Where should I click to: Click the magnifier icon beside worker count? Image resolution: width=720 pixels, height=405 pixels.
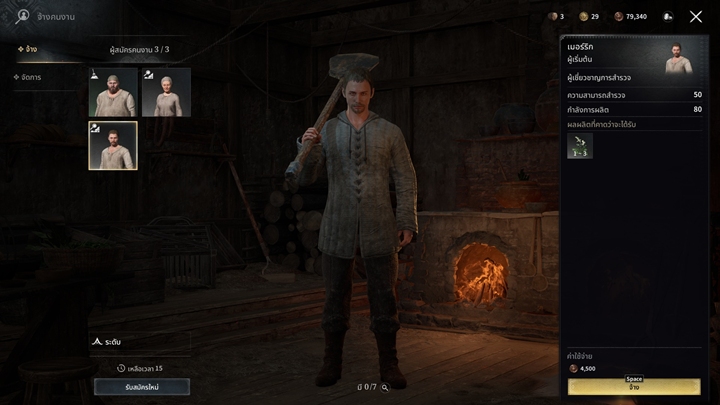pyautogui.click(x=384, y=386)
